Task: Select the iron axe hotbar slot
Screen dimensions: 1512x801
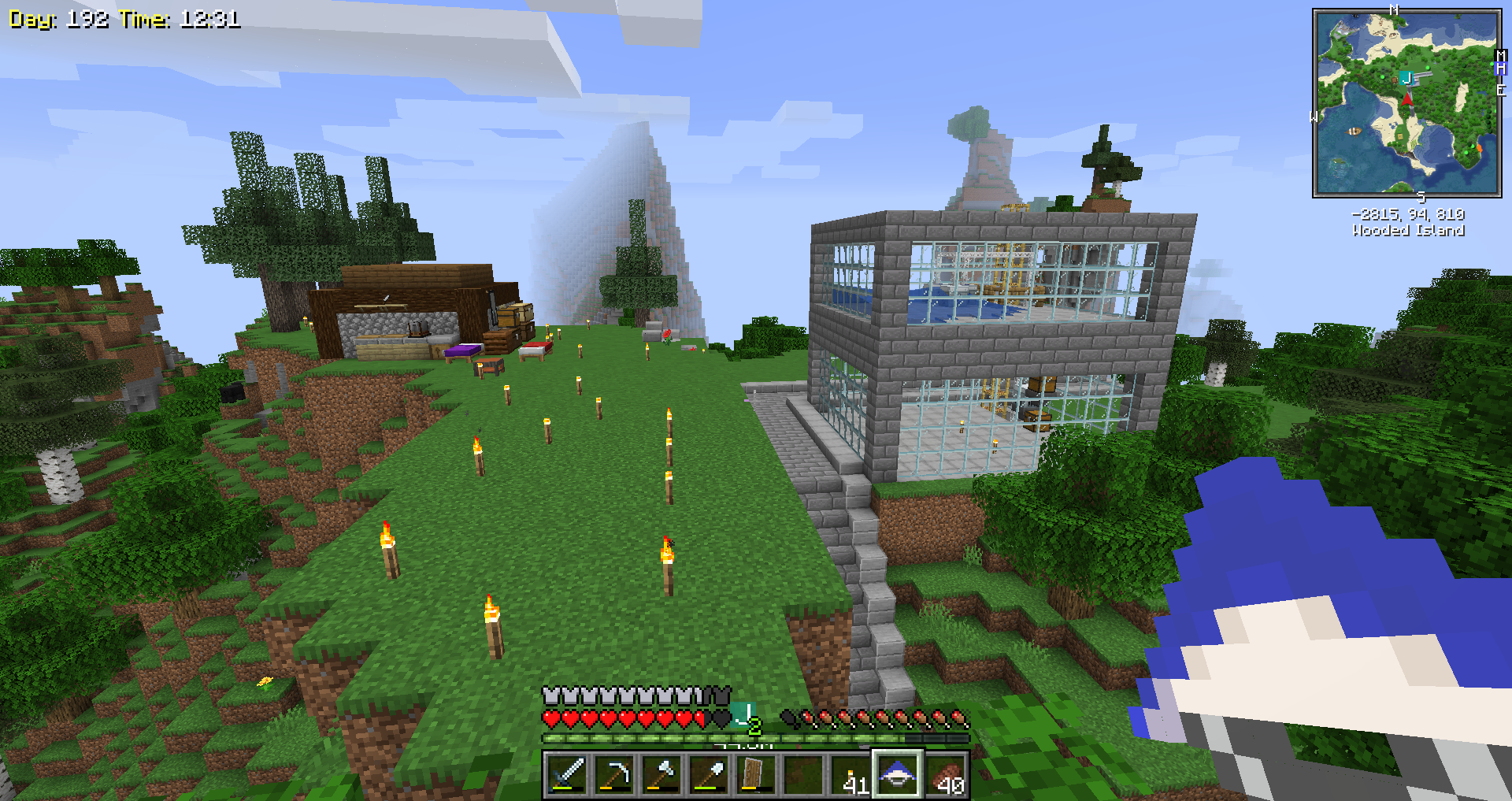Action: [x=661, y=774]
